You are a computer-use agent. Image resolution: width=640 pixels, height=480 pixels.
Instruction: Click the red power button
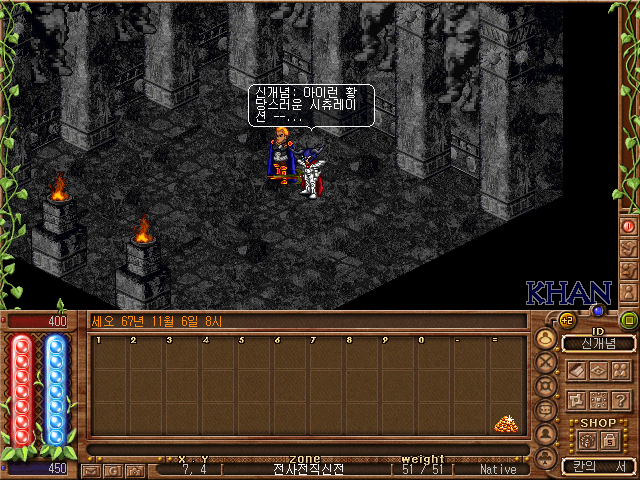[x=629, y=226]
